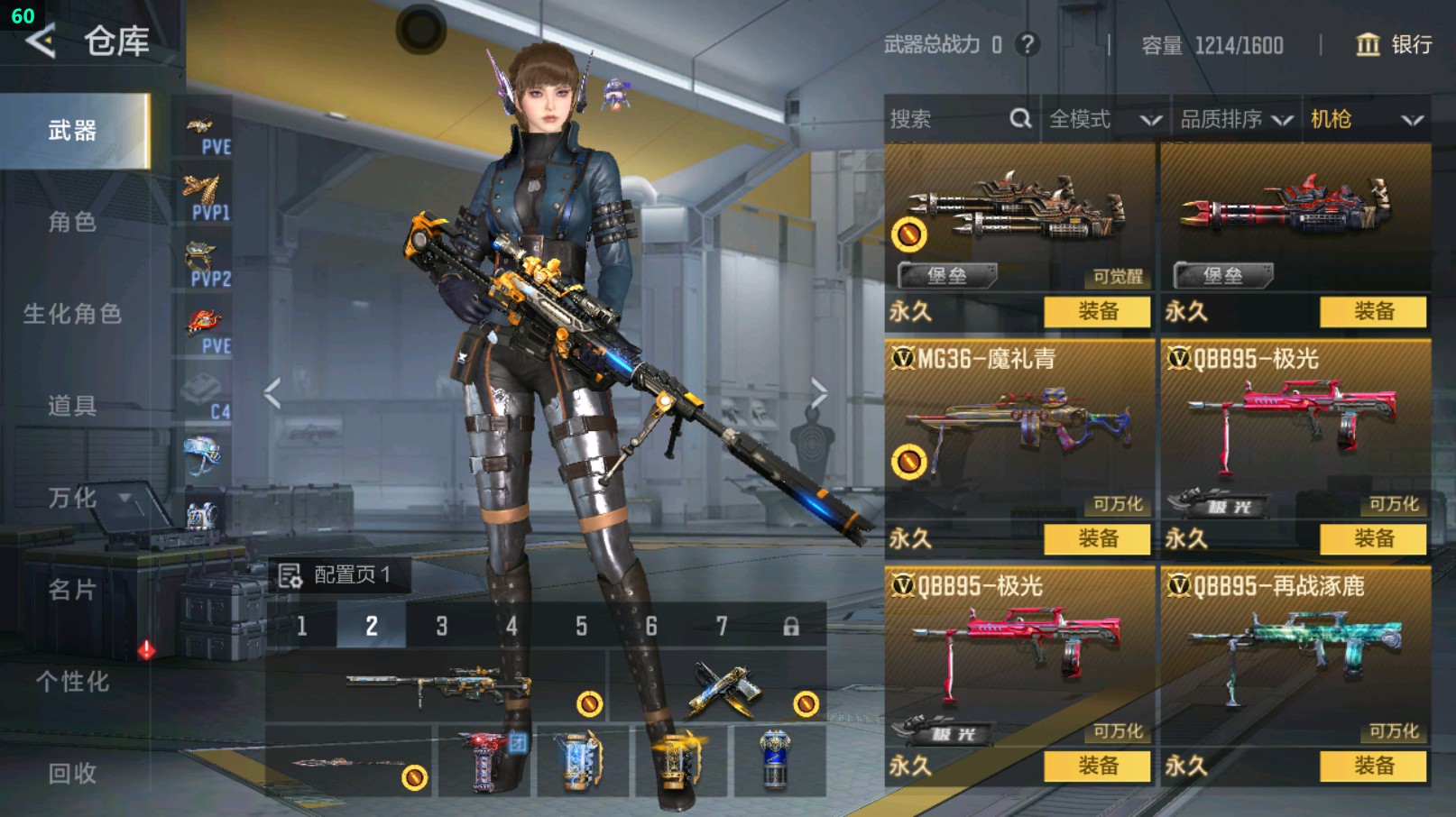The image size is (1456, 817).
Task: Open the 回收 section
Action: [72, 773]
